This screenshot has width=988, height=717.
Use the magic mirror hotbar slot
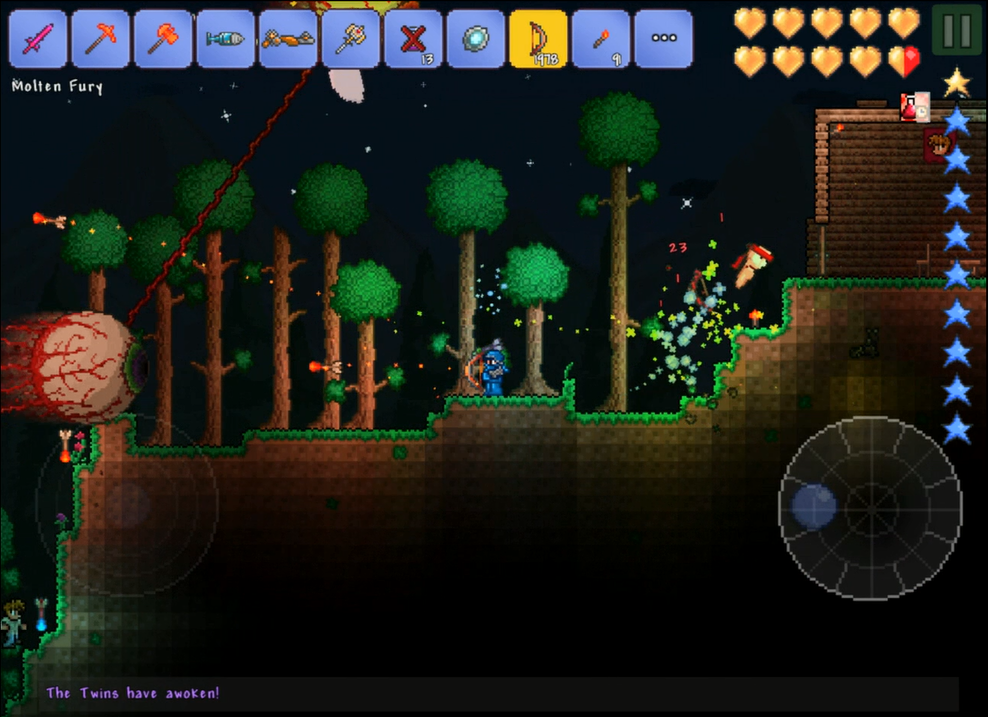pos(476,39)
